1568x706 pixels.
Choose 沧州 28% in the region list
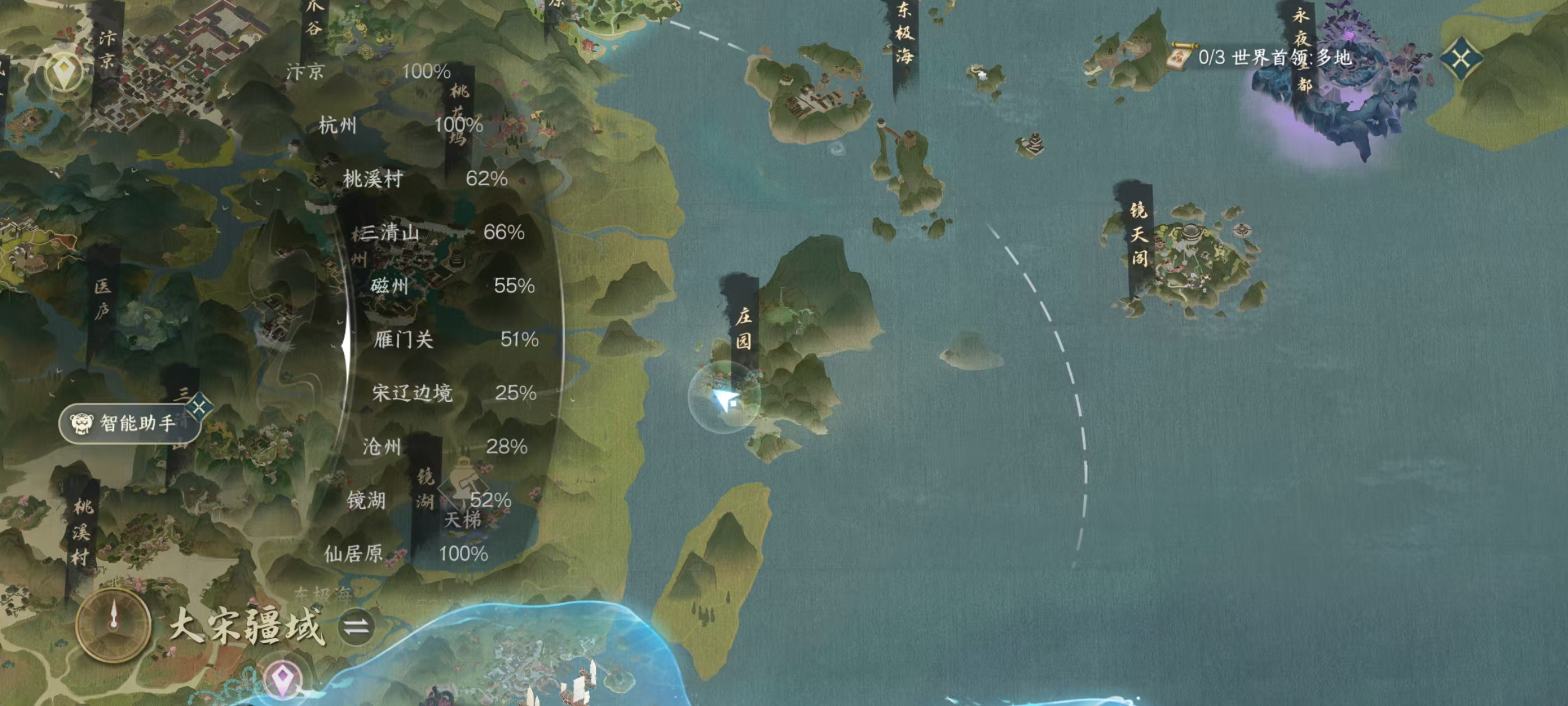(x=444, y=447)
